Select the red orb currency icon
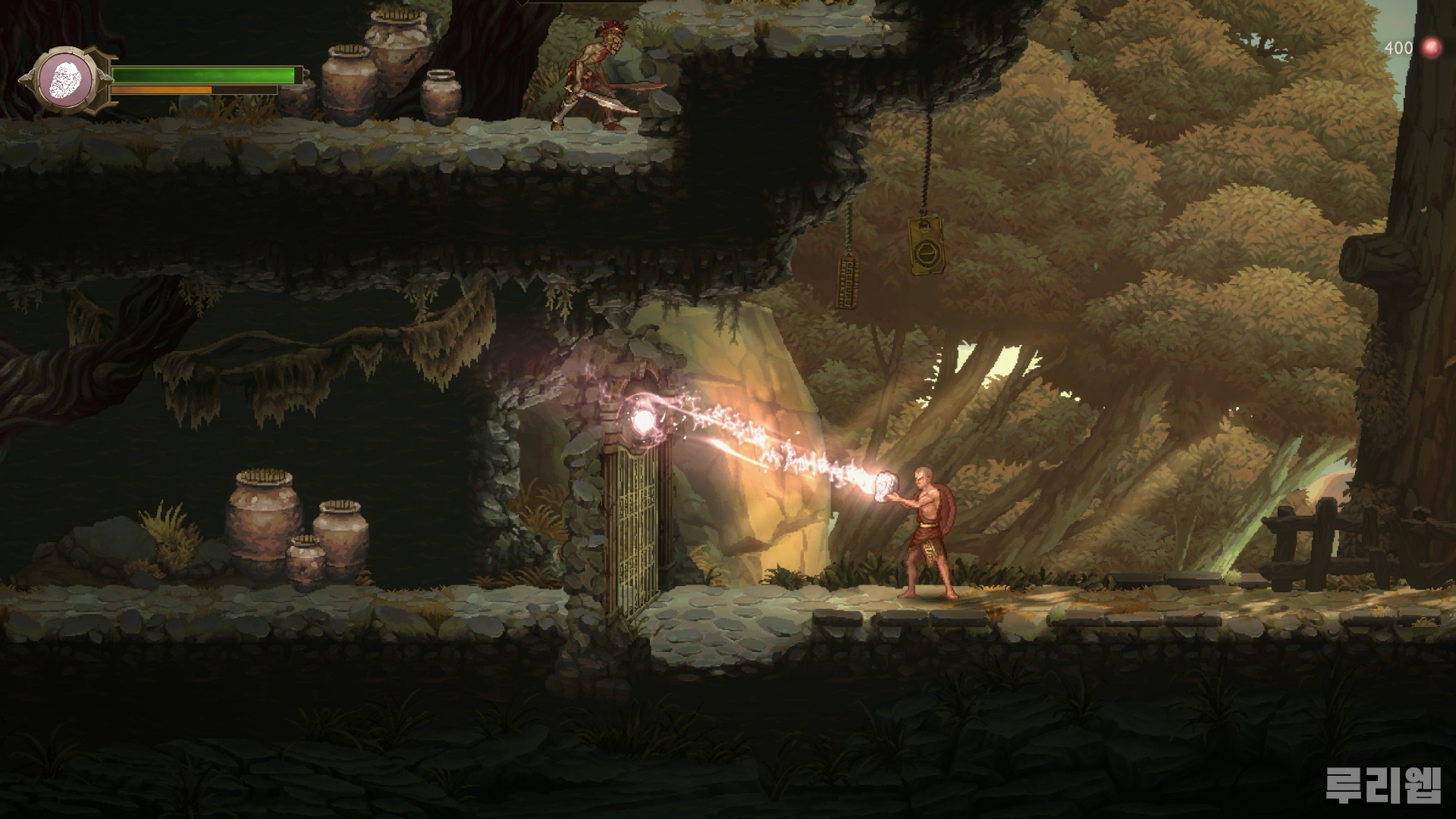The height and width of the screenshot is (819, 1456). pos(1430,48)
